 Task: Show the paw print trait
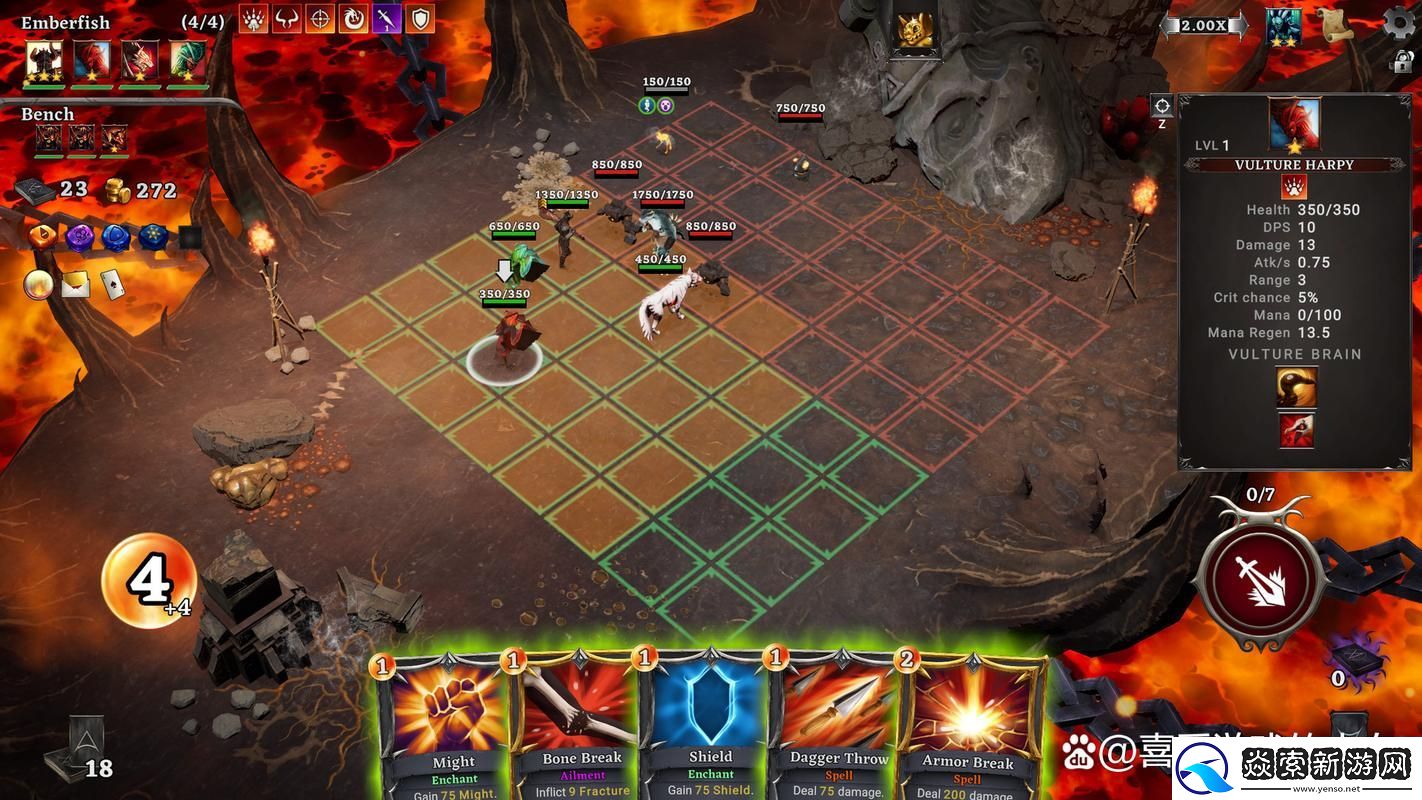pos(252,18)
